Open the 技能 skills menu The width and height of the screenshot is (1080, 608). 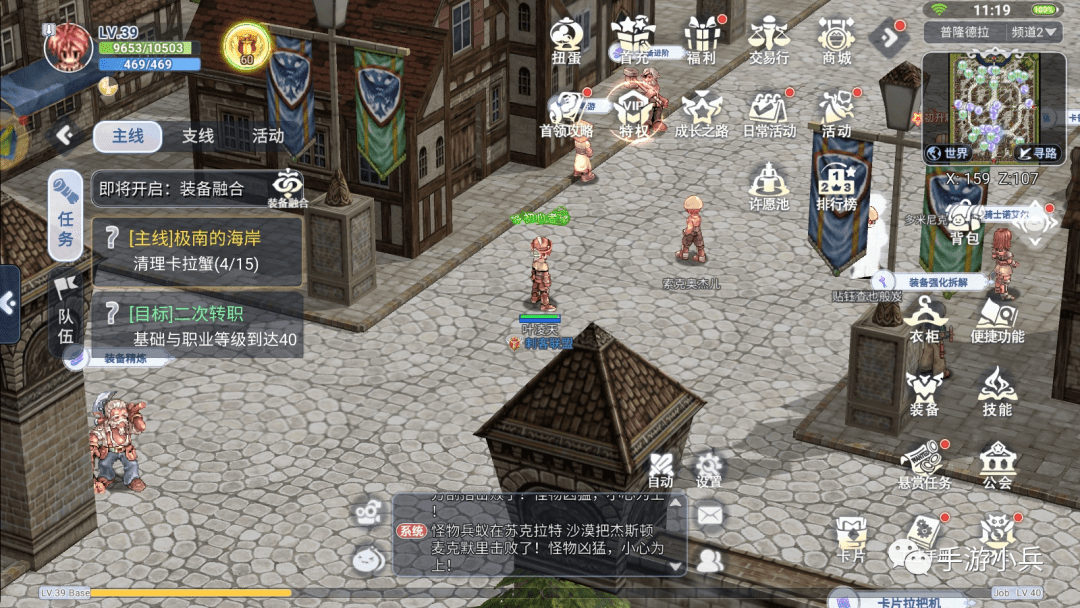coord(996,390)
